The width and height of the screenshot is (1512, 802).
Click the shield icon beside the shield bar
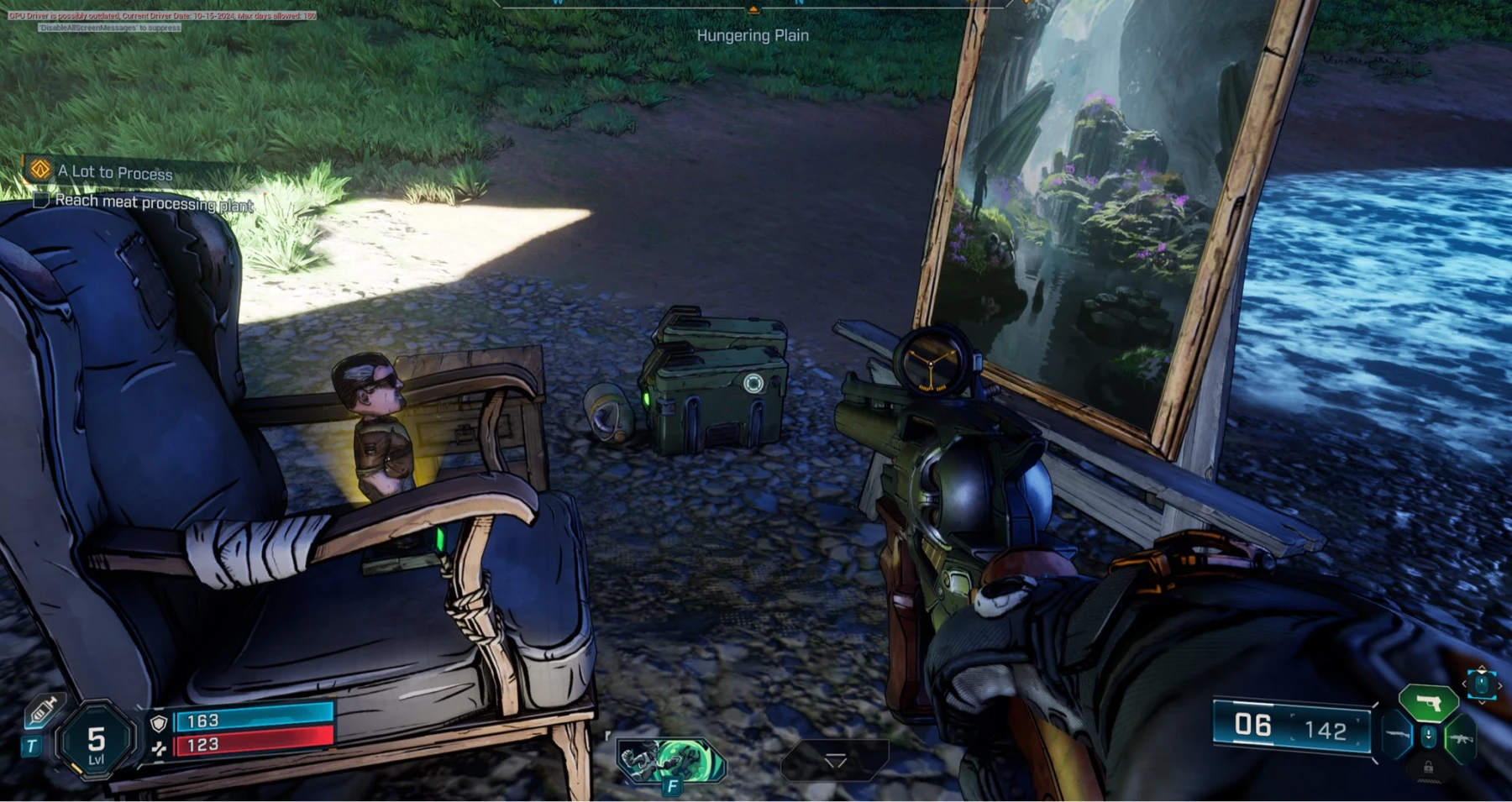coord(158,724)
